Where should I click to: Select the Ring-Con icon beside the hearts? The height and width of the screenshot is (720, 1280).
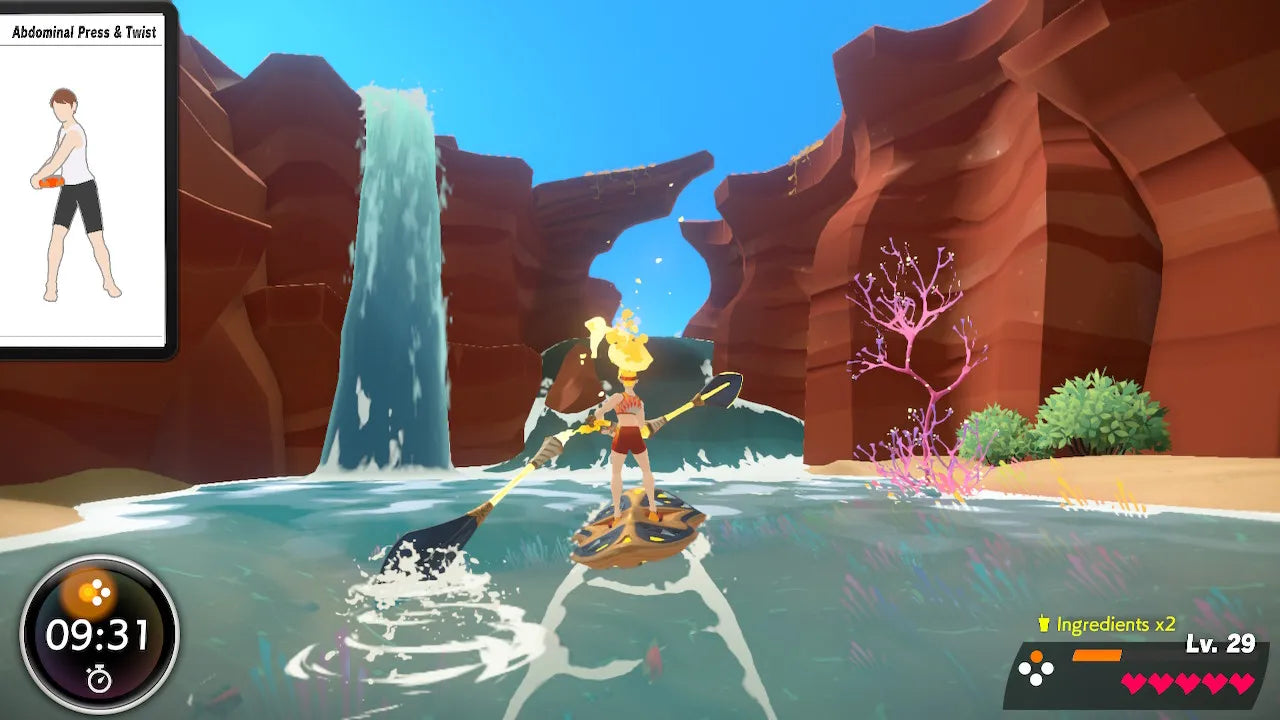pyautogui.click(x=1035, y=668)
